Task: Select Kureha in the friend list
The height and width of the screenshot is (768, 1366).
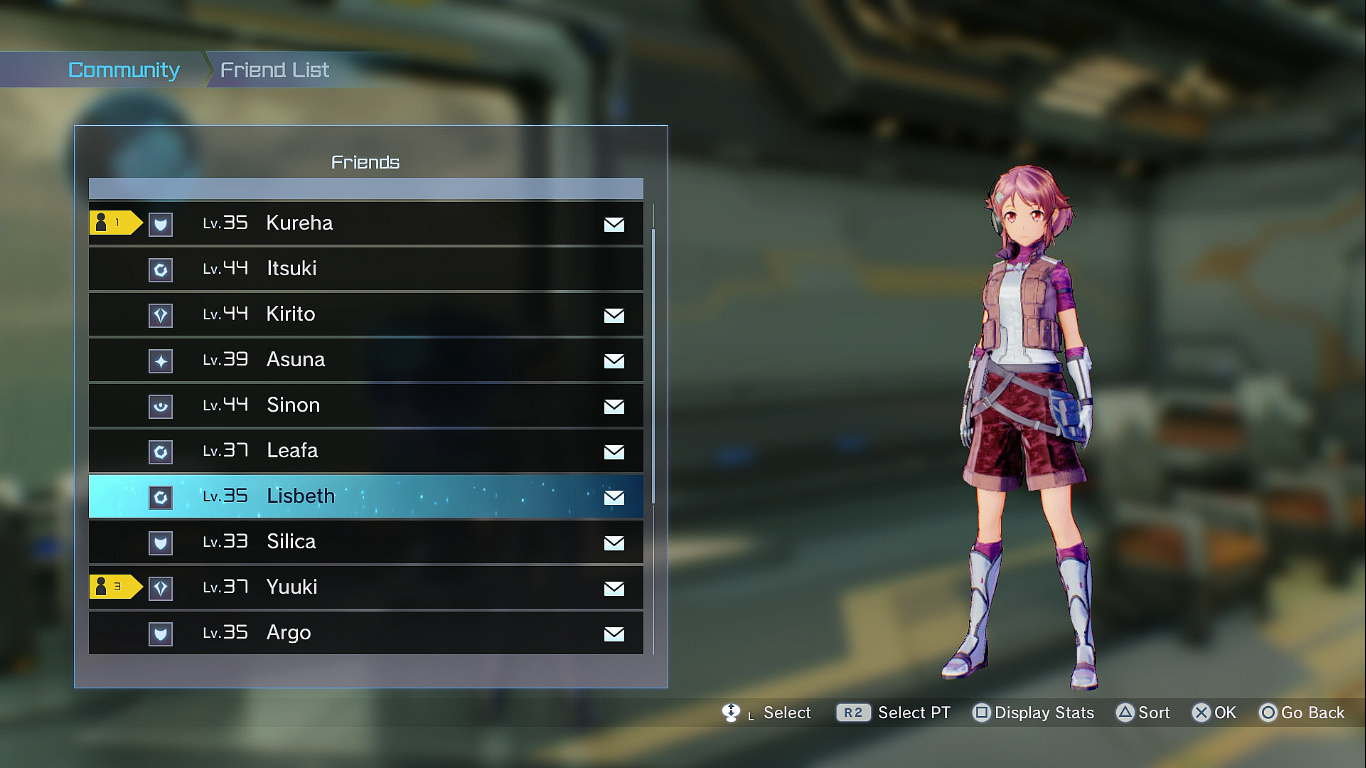Action: pyautogui.click(x=366, y=223)
